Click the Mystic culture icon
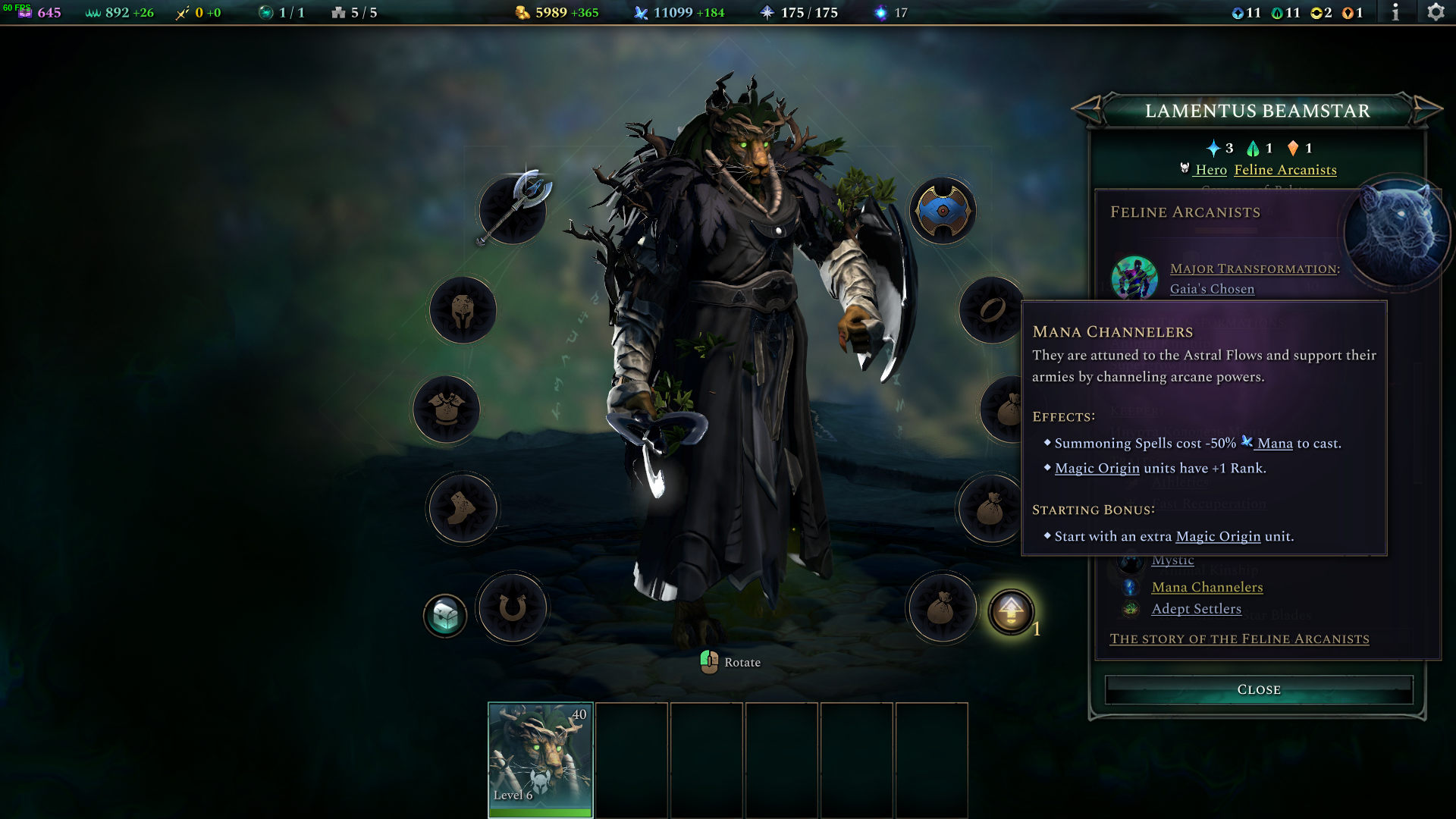 pyautogui.click(x=1131, y=560)
